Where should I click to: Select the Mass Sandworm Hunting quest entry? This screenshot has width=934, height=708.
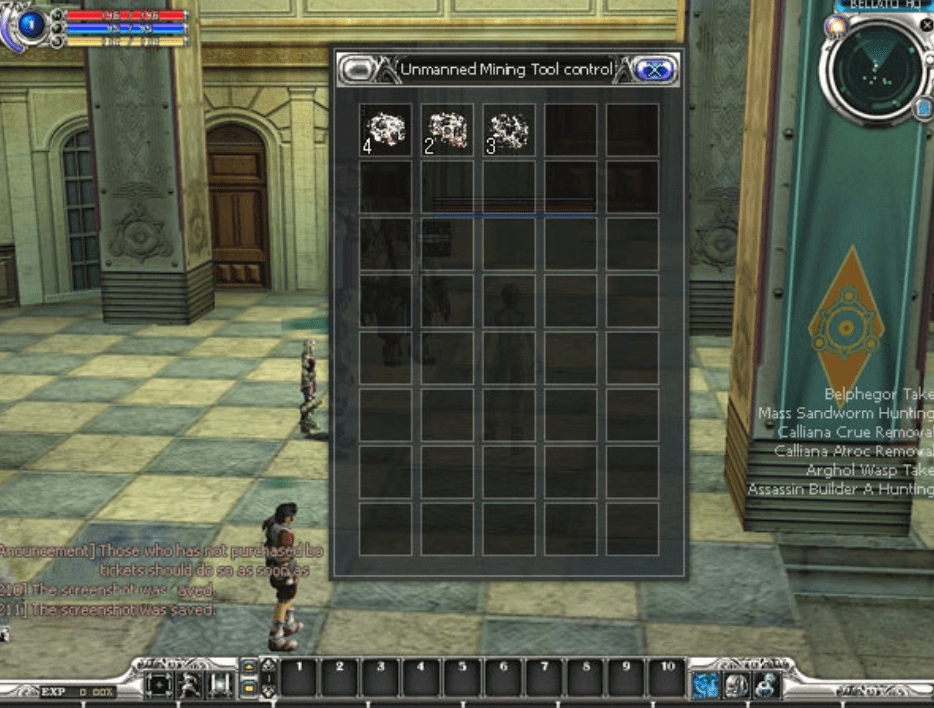(845, 413)
